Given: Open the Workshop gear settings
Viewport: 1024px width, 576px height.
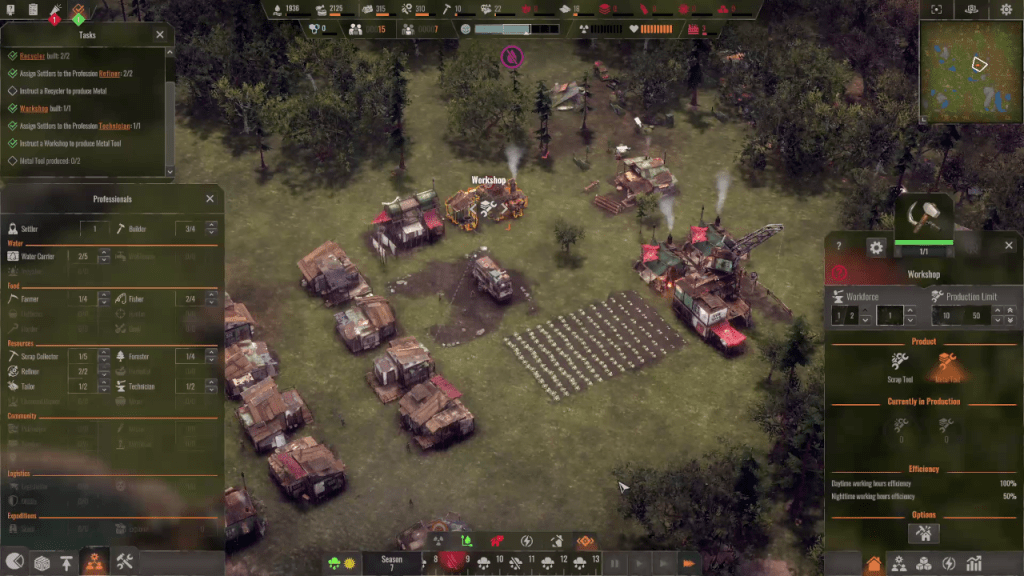Looking at the screenshot, I should 876,247.
